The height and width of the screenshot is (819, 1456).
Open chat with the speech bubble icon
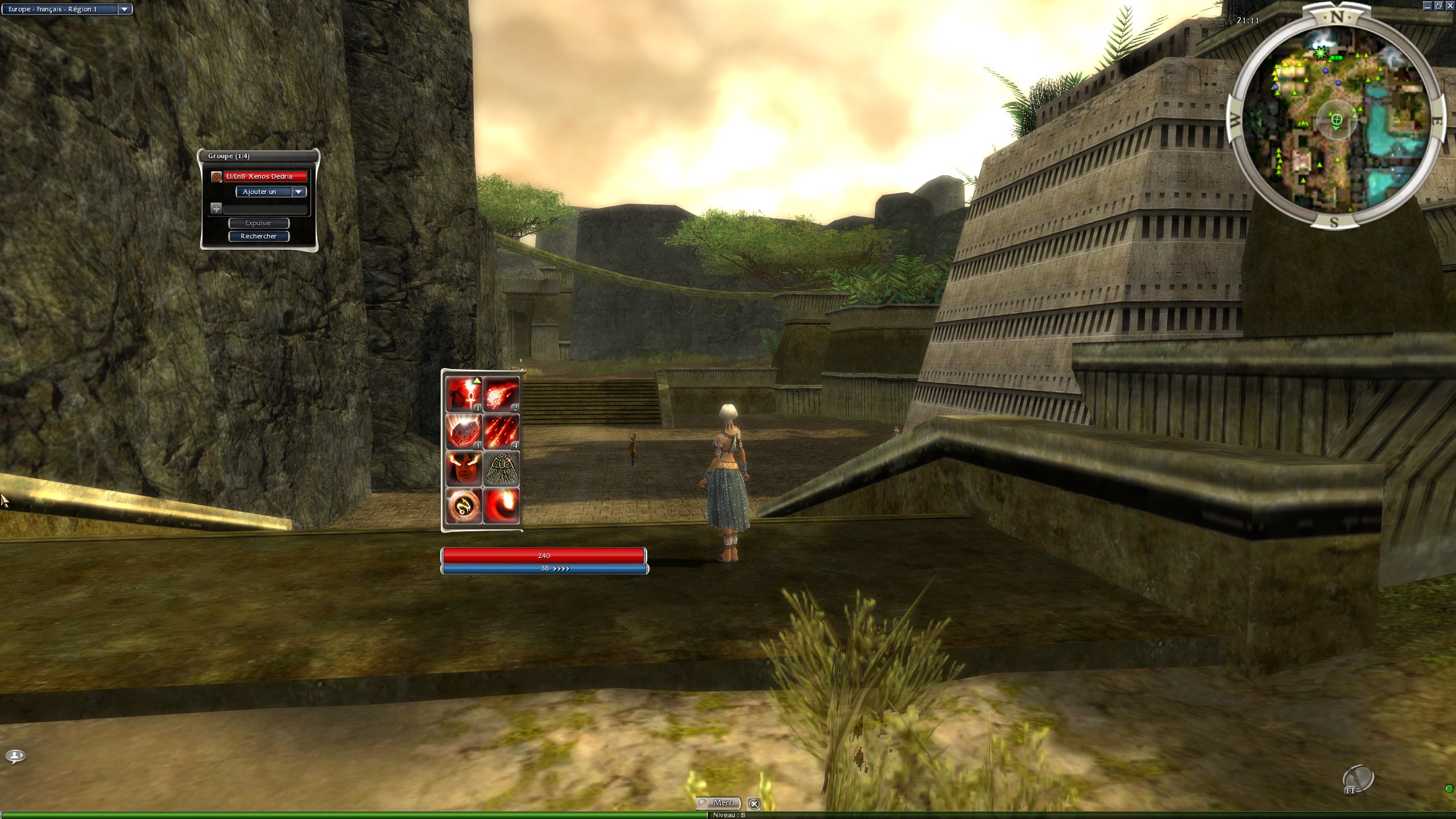click(15, 756)
